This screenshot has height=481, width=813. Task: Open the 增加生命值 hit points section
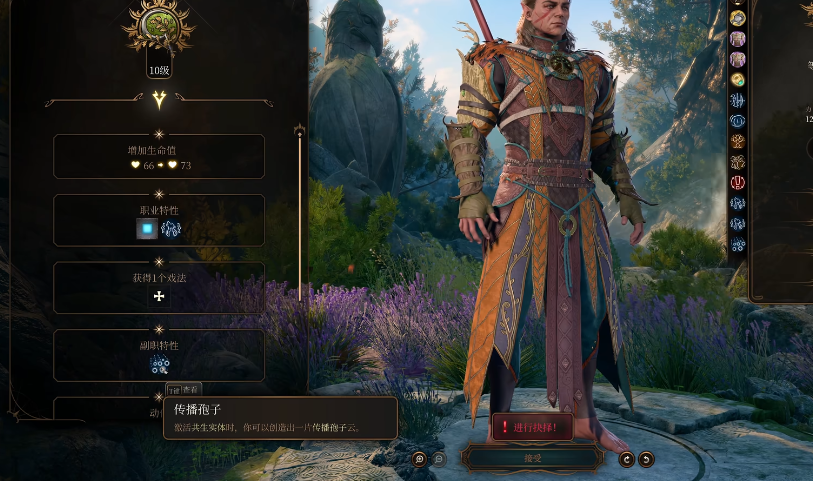click(x=158, y=157)
